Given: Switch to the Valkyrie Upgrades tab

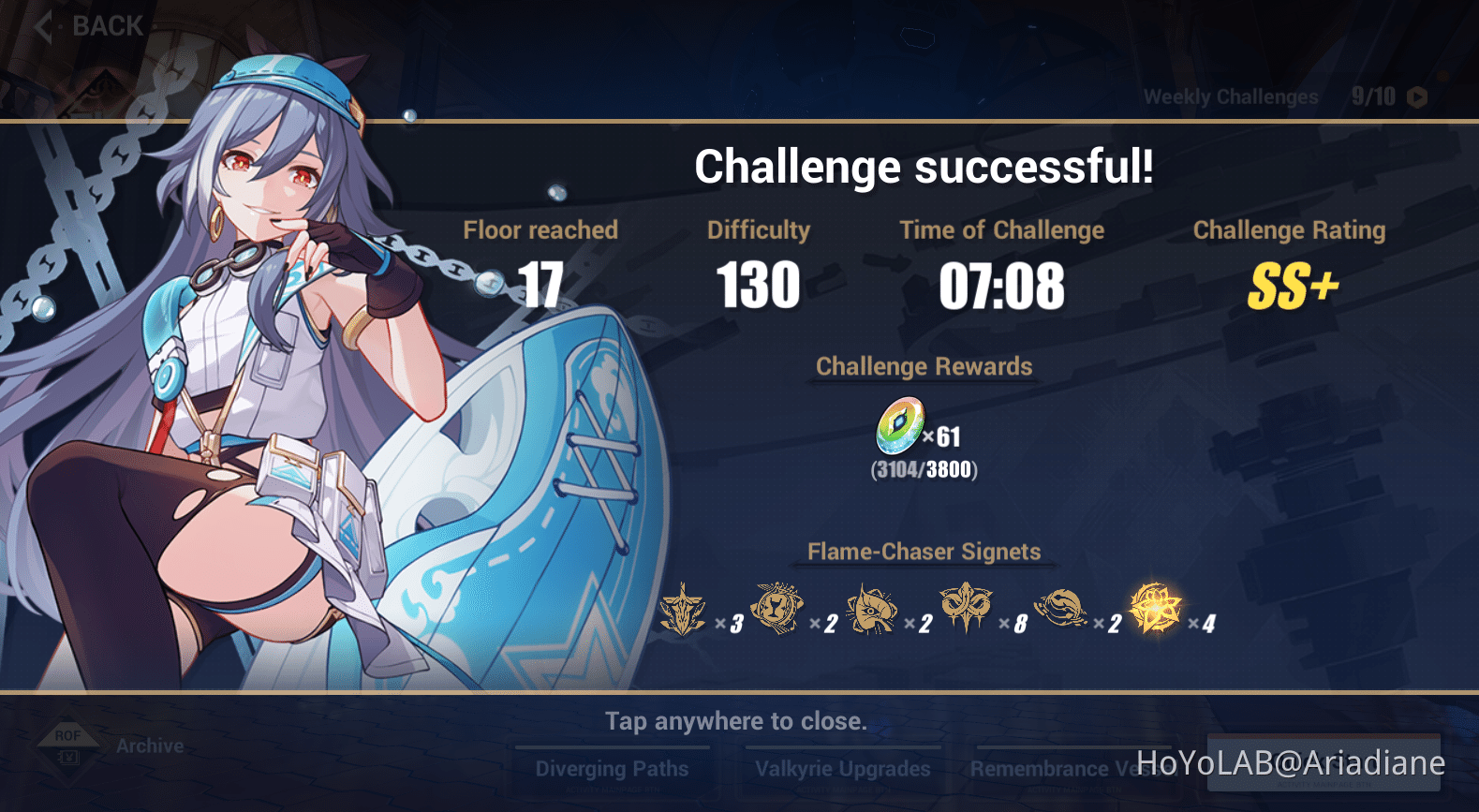Looking at the screenshot, I should [841, 768].
